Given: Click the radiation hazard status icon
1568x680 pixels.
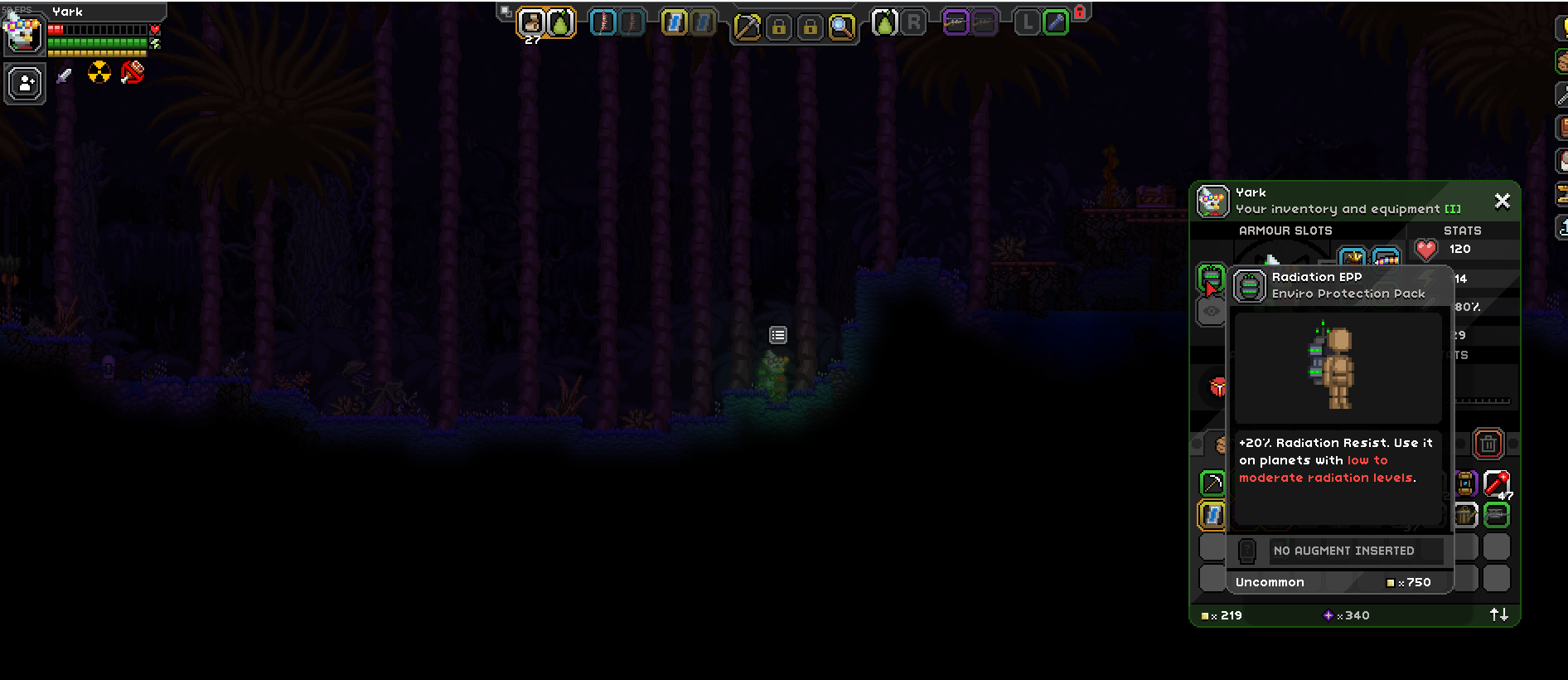Looking at the screenshot, I should tap(99, 73).
